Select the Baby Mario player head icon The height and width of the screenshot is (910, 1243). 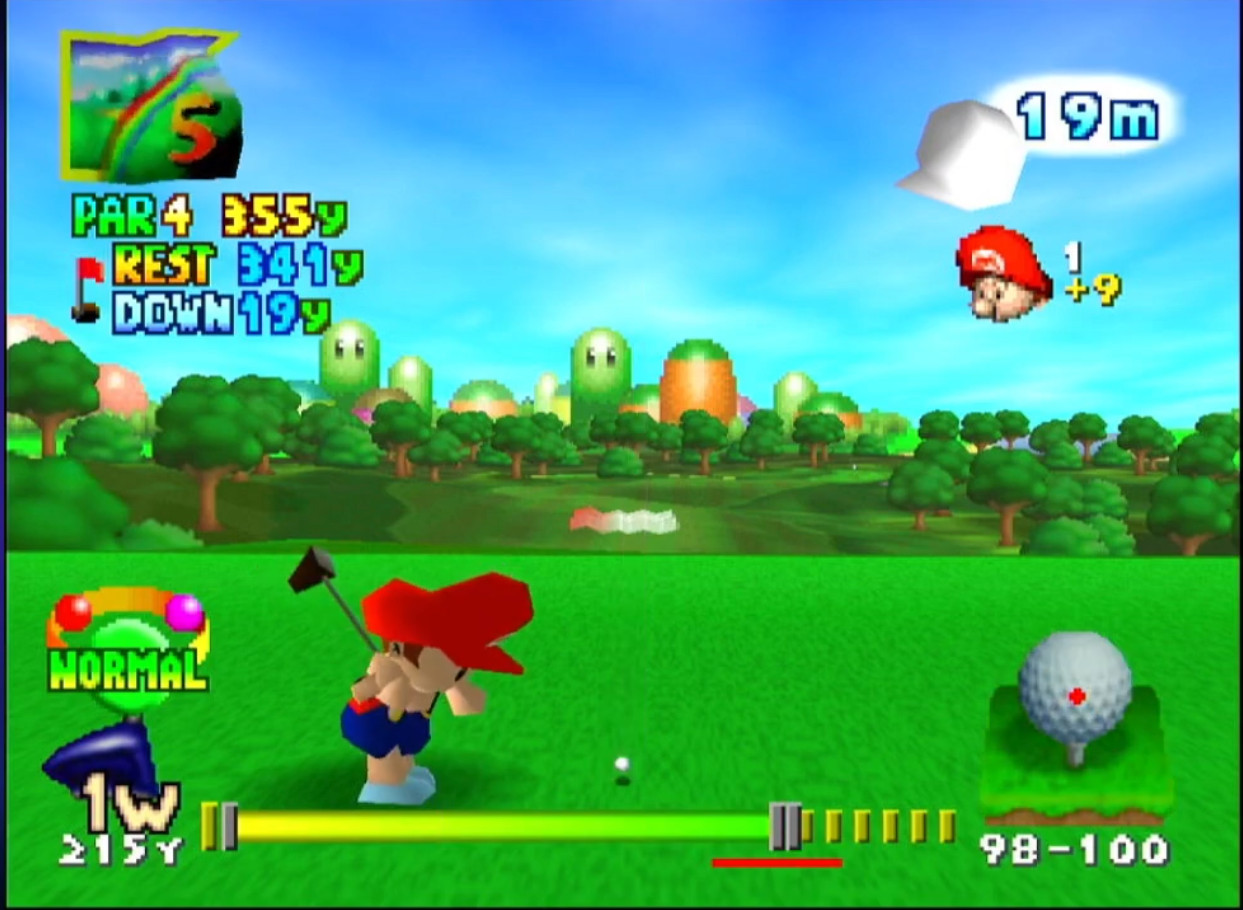pos(1003,273)
